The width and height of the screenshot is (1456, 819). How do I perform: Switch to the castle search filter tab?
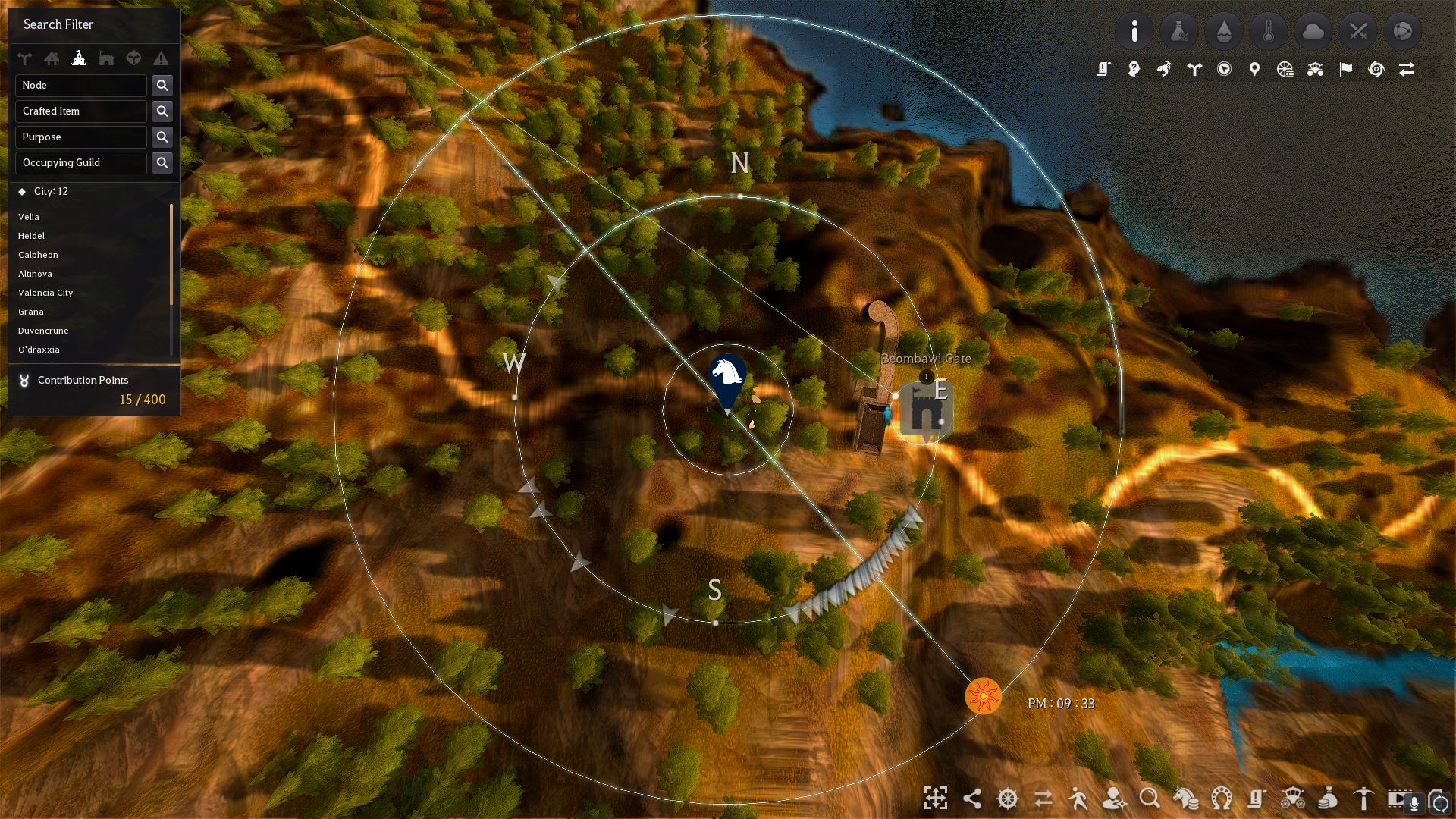80,58
